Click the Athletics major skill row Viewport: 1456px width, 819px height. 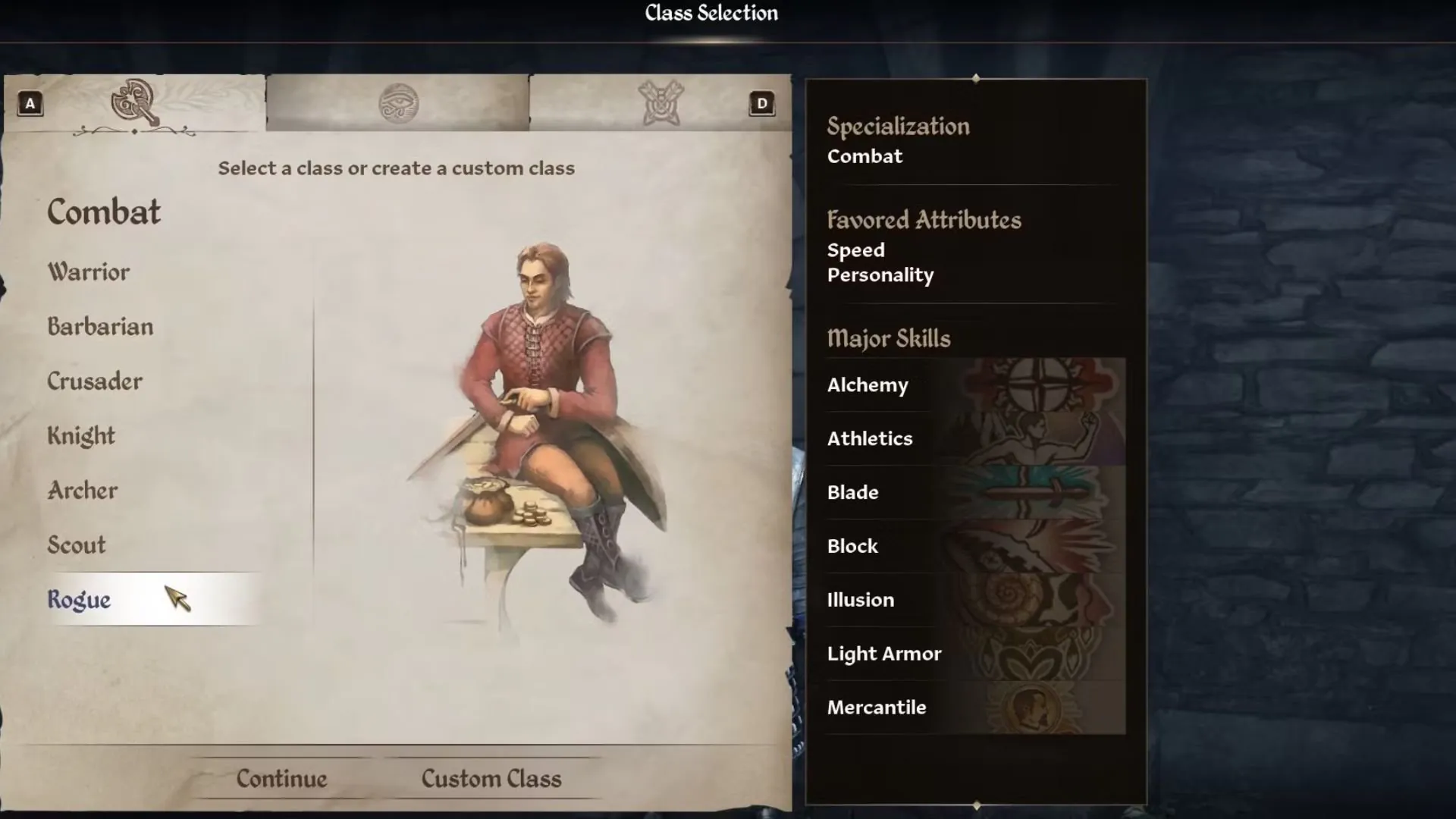(x=975, y=439)
